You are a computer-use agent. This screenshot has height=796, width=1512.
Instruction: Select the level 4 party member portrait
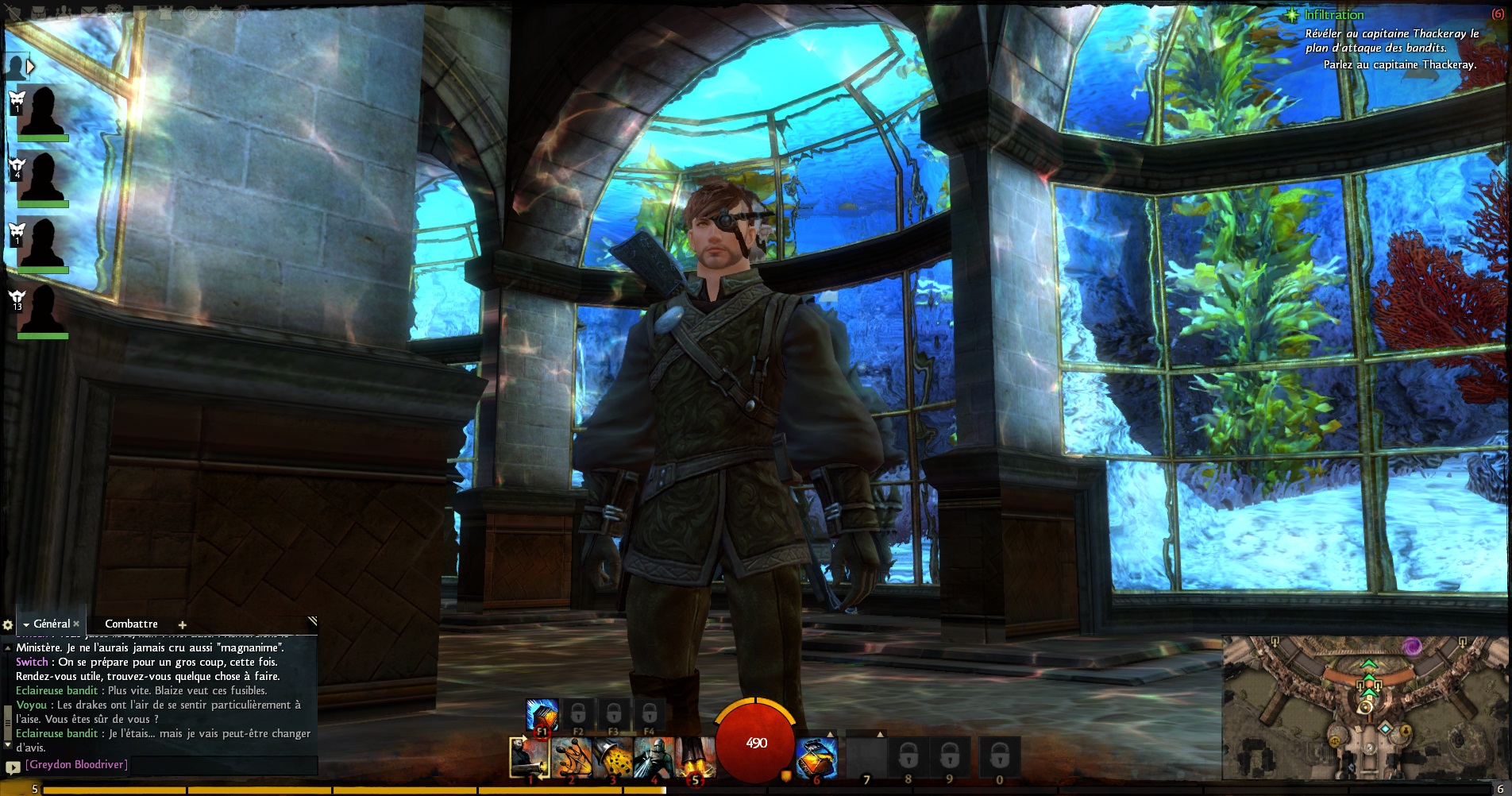41,177
